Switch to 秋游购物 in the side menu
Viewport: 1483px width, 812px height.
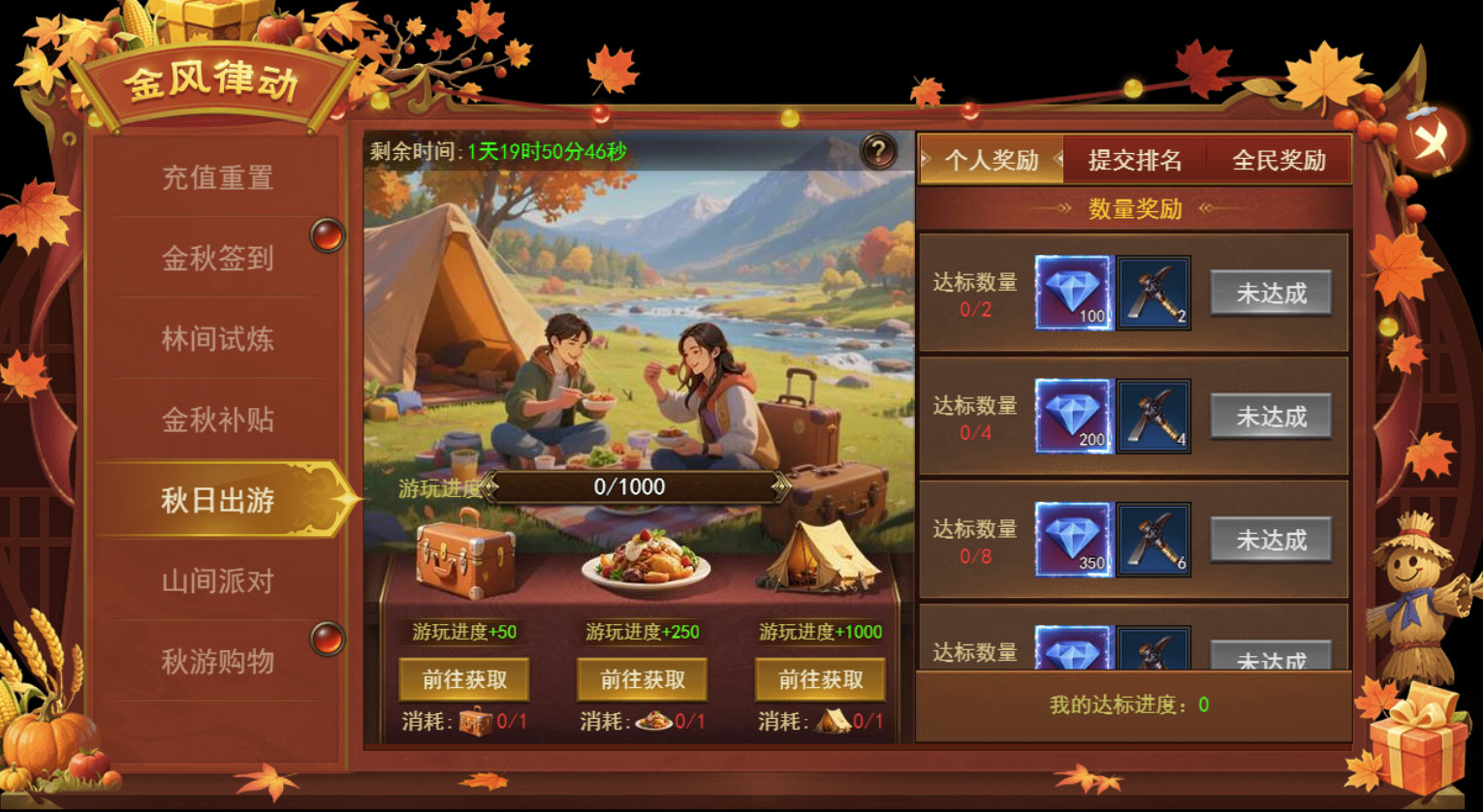[217, 662]
